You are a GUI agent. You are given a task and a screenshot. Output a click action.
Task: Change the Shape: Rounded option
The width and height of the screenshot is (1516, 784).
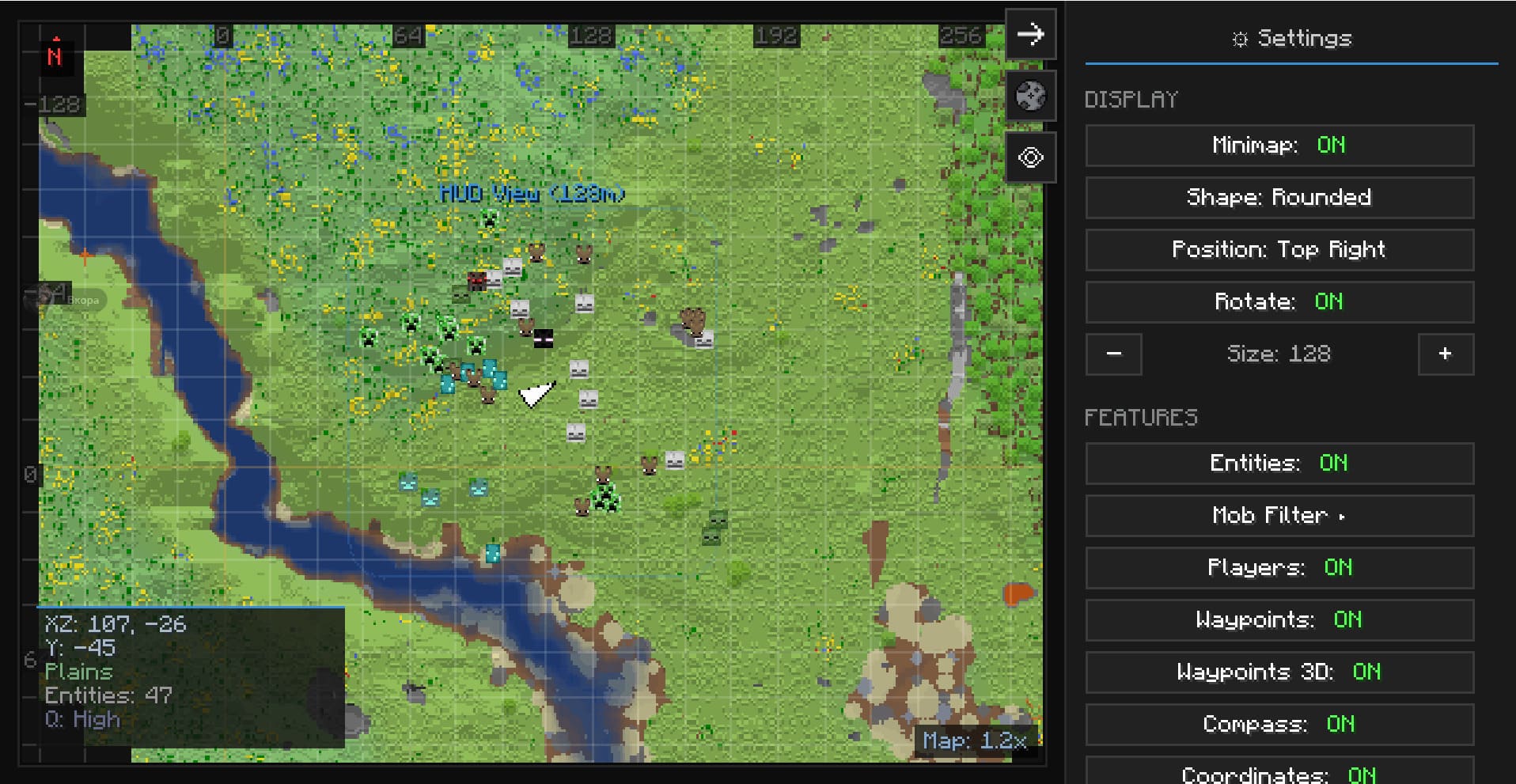tap(1279, 198)
